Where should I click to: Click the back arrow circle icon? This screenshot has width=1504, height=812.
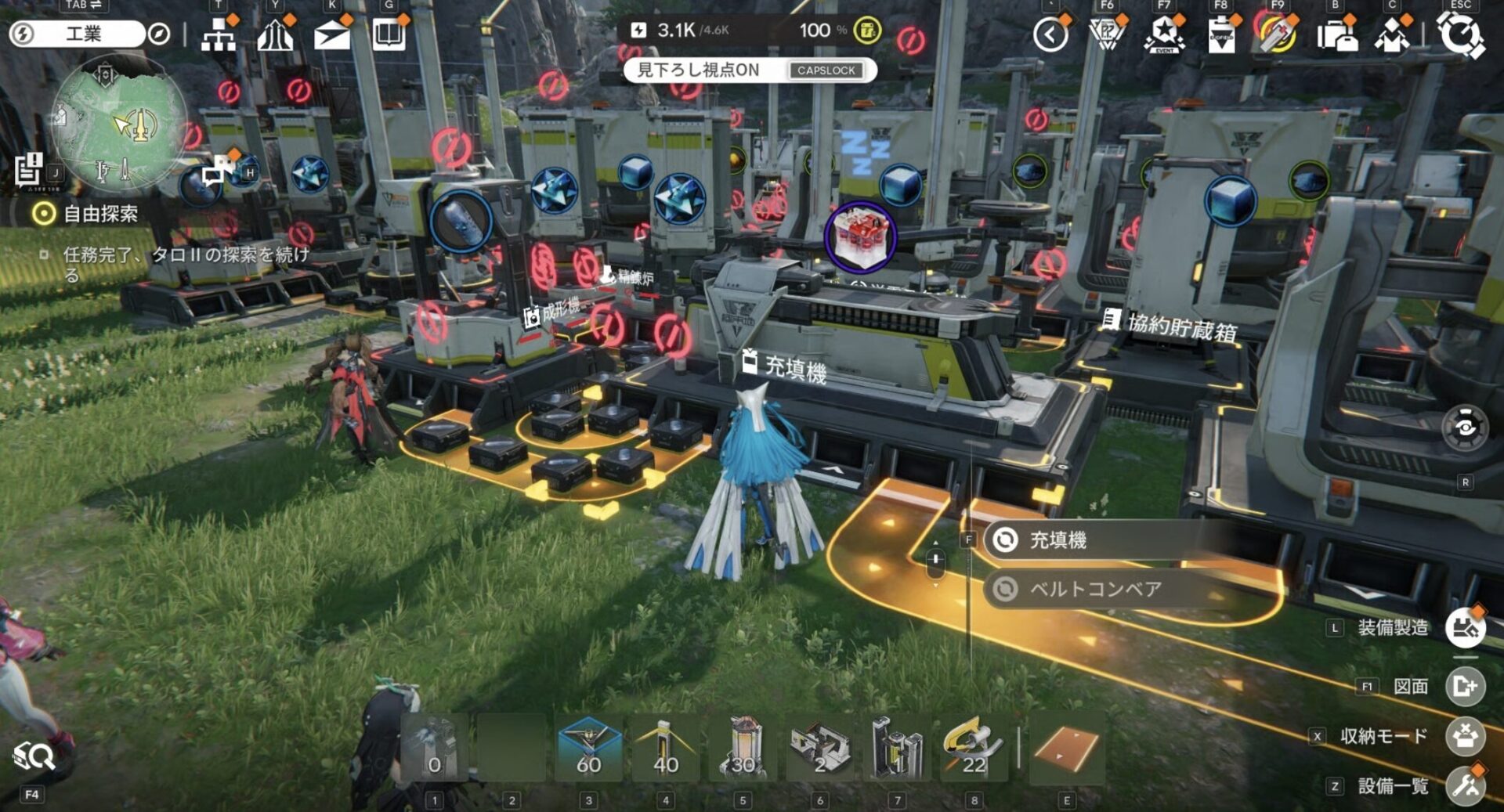(x=1050, y=35)
